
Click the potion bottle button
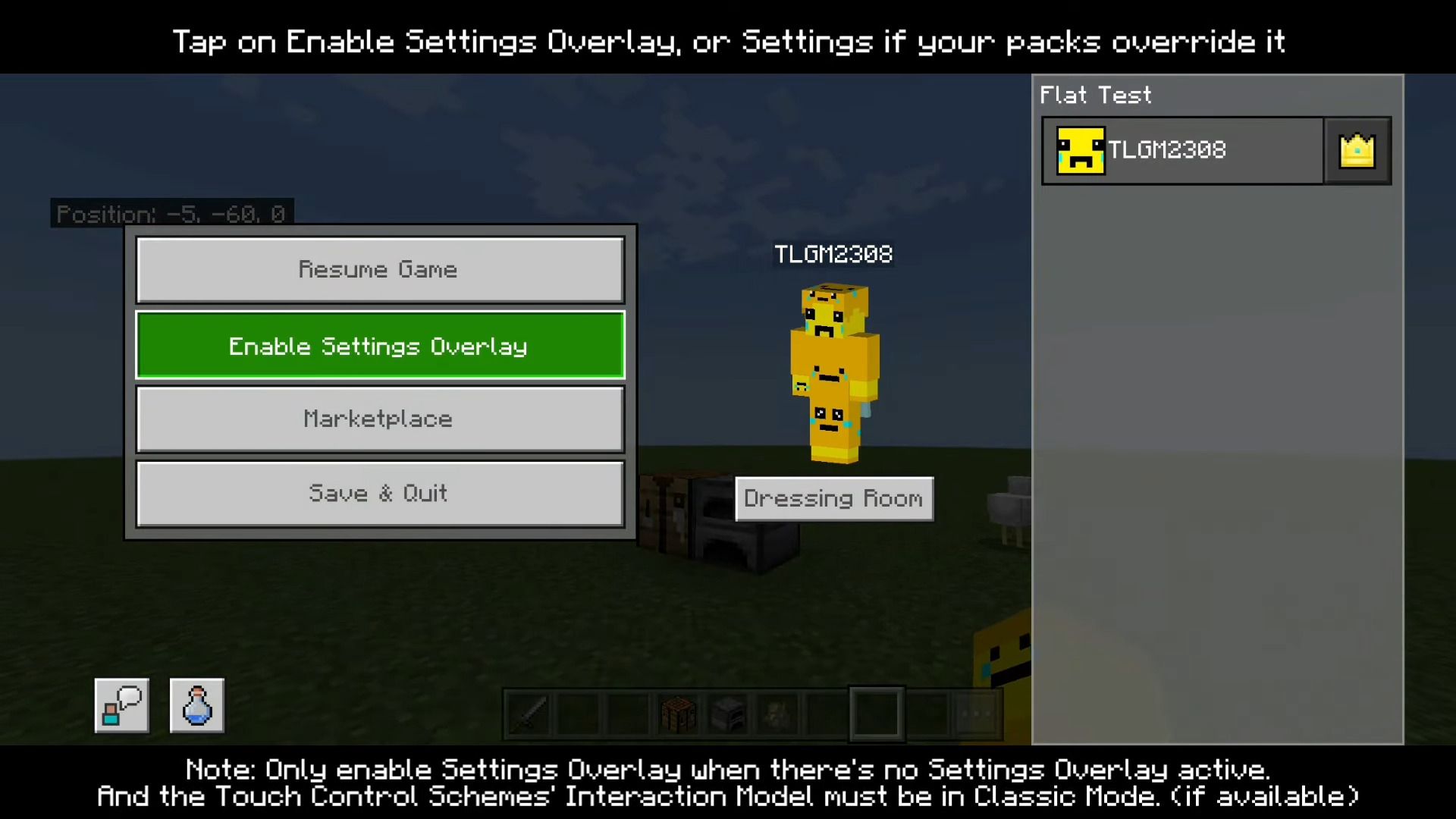click(197, 705)
